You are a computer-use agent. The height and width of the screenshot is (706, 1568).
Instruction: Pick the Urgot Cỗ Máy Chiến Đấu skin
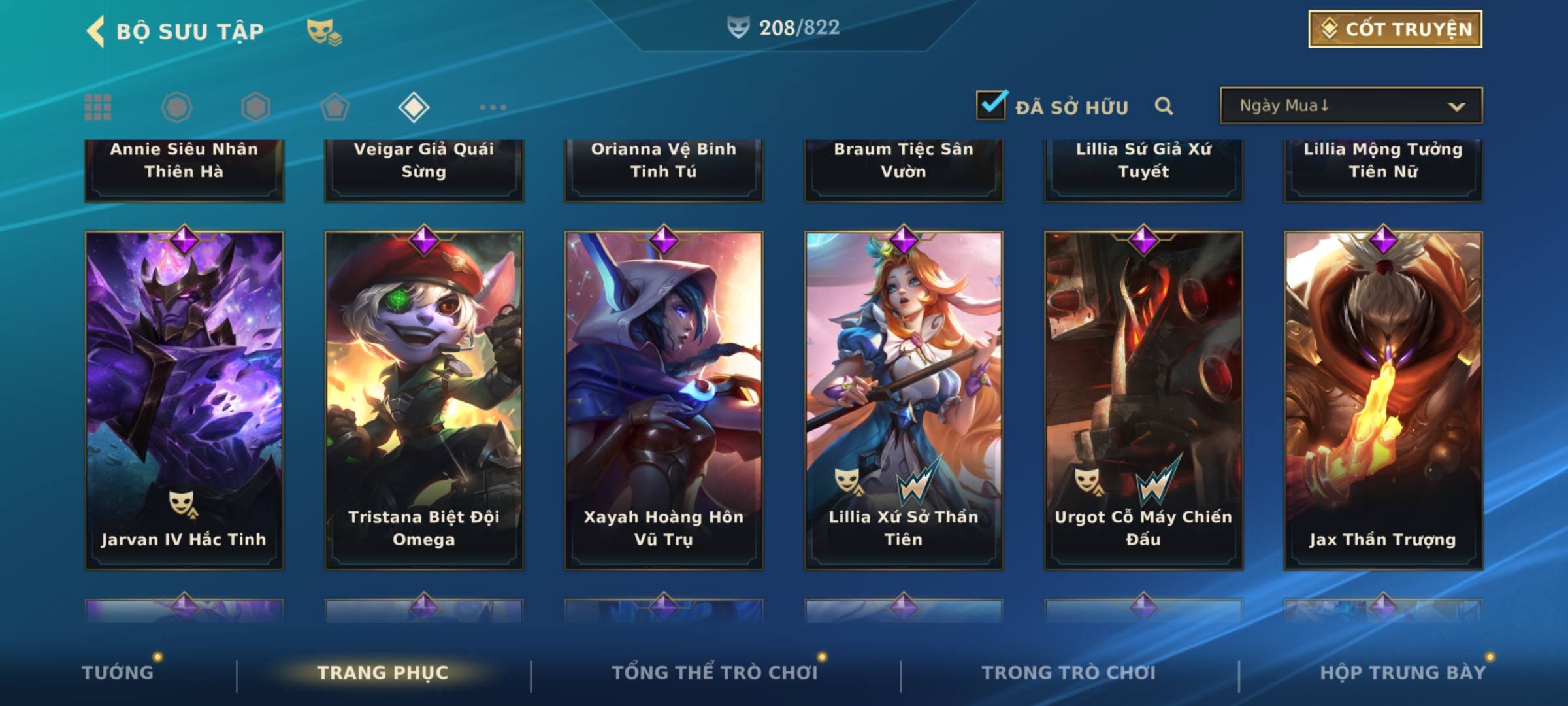(1143, 400)
